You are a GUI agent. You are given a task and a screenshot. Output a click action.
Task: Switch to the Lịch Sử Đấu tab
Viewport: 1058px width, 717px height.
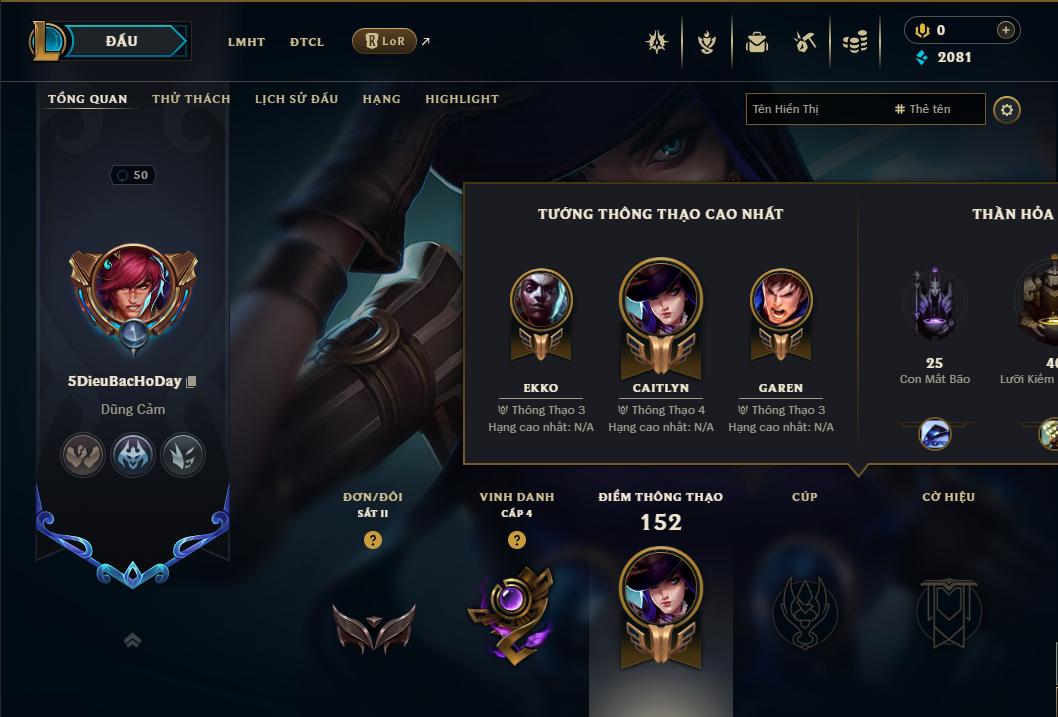click(296, 99)
